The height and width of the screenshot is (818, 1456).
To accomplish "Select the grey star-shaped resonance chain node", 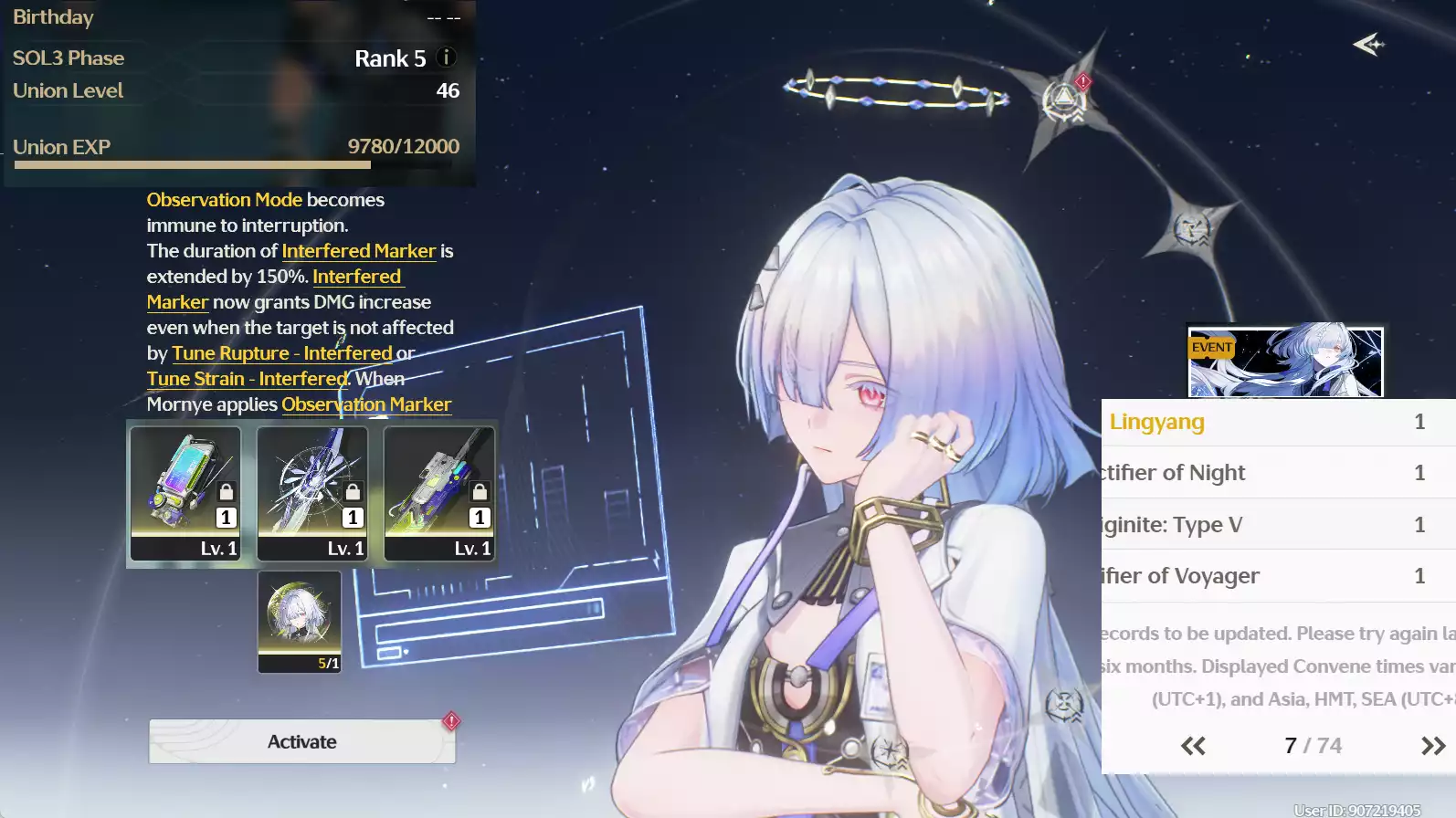I will click(1192, 228).
